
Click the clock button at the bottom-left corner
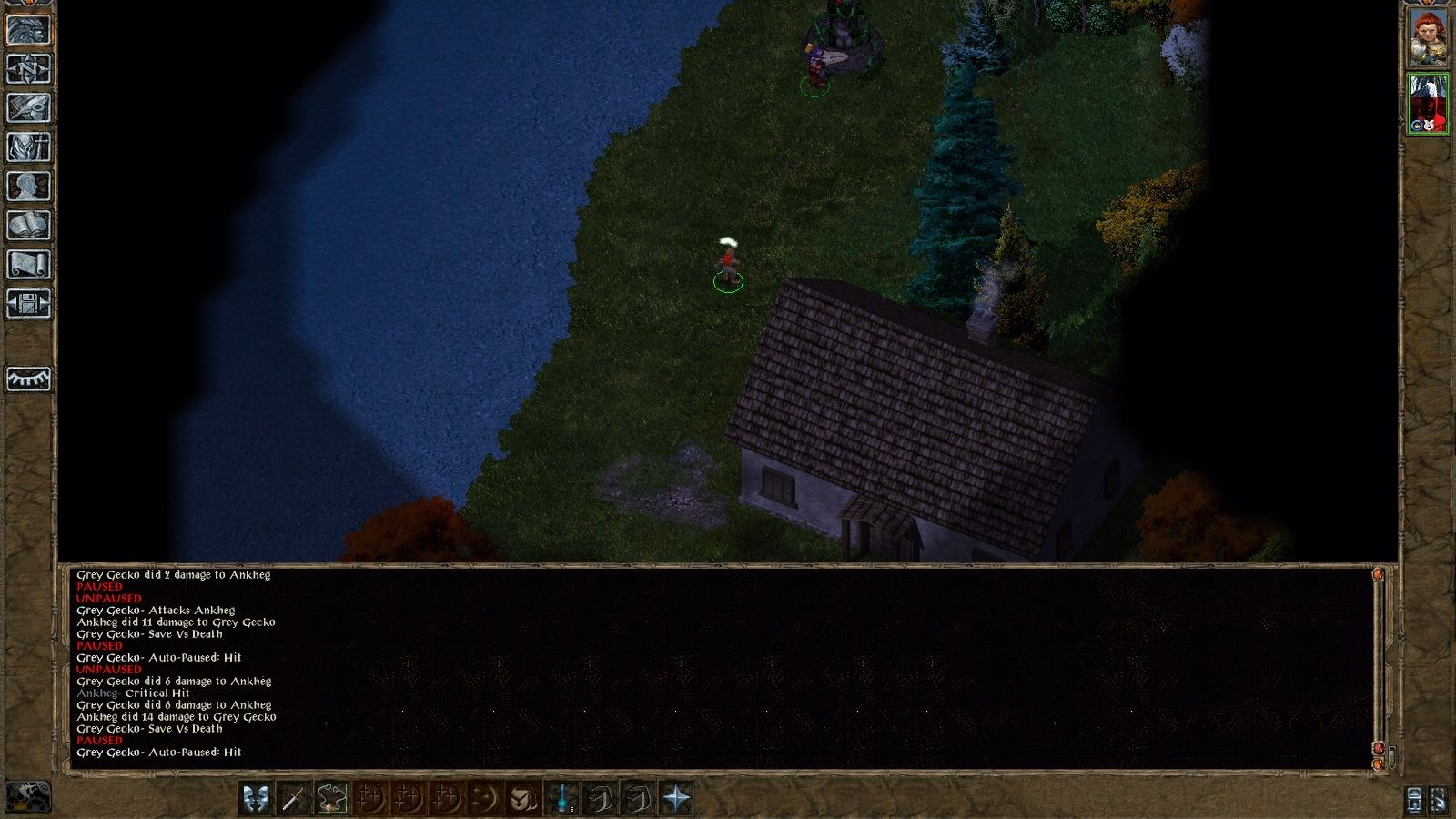[28, 796]
